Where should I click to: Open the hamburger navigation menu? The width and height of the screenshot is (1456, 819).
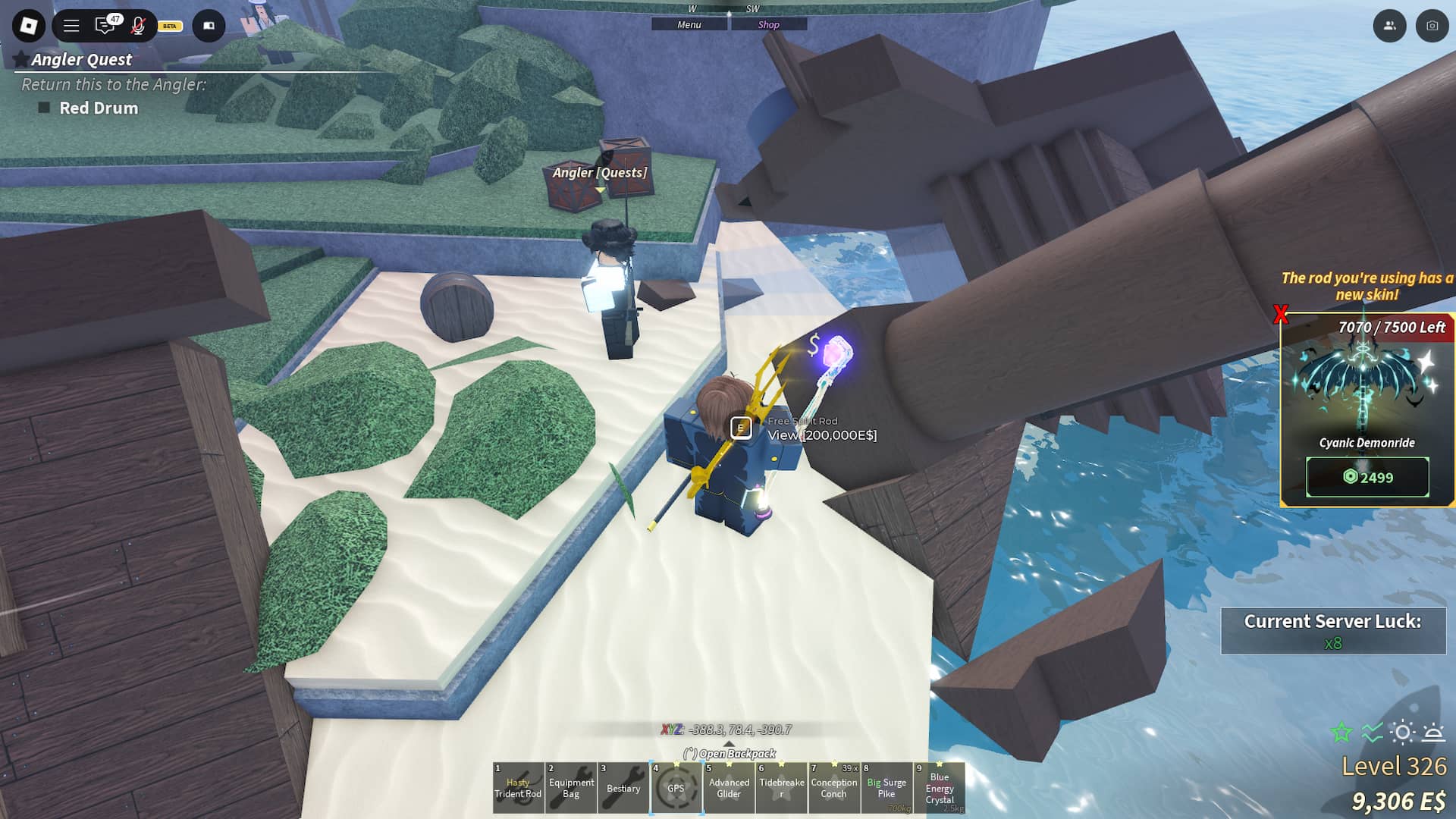[71, 26]
